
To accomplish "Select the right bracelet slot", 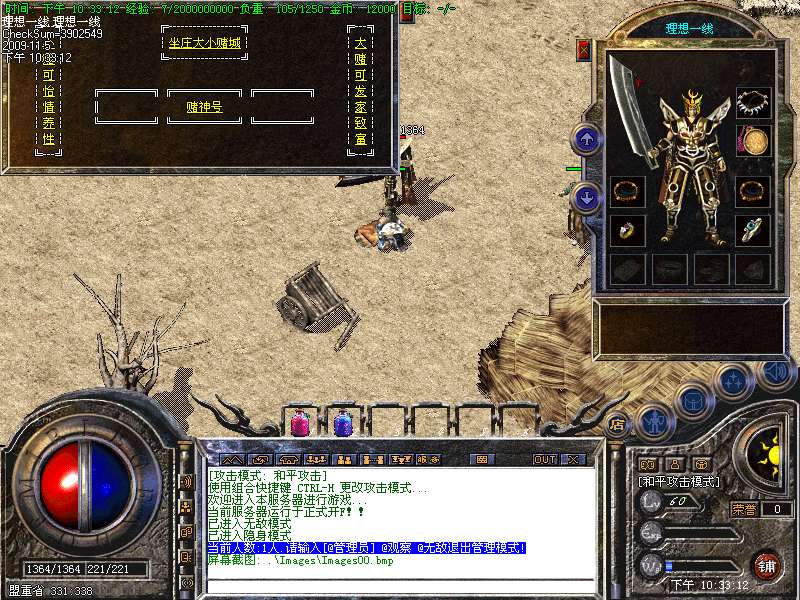I will (x=753, y=191).
